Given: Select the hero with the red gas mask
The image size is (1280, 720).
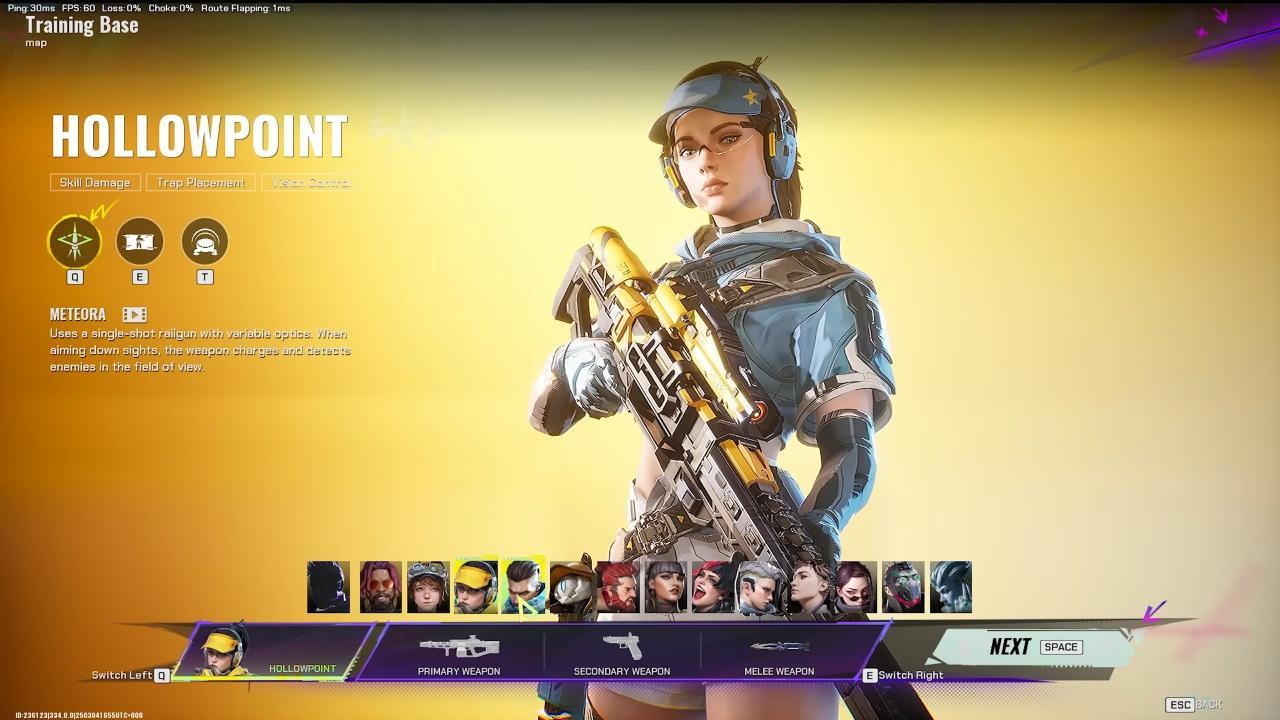Looking at the screenshot, I should [x=903, y=587].
